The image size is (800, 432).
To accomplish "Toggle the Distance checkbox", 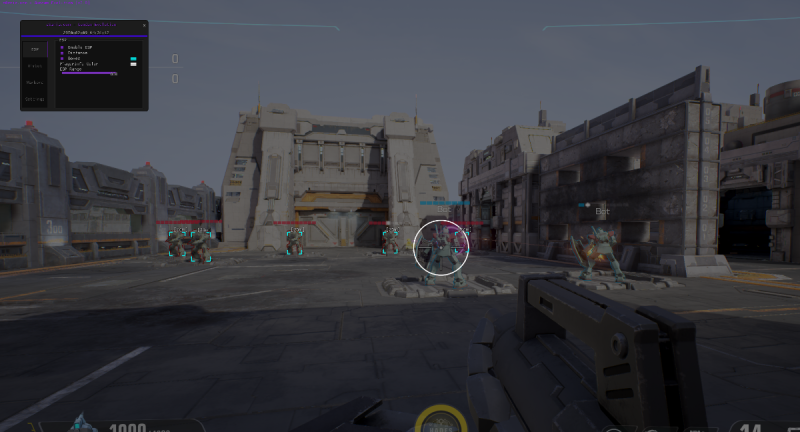I will pyautogui.click(x=62, y=53).
